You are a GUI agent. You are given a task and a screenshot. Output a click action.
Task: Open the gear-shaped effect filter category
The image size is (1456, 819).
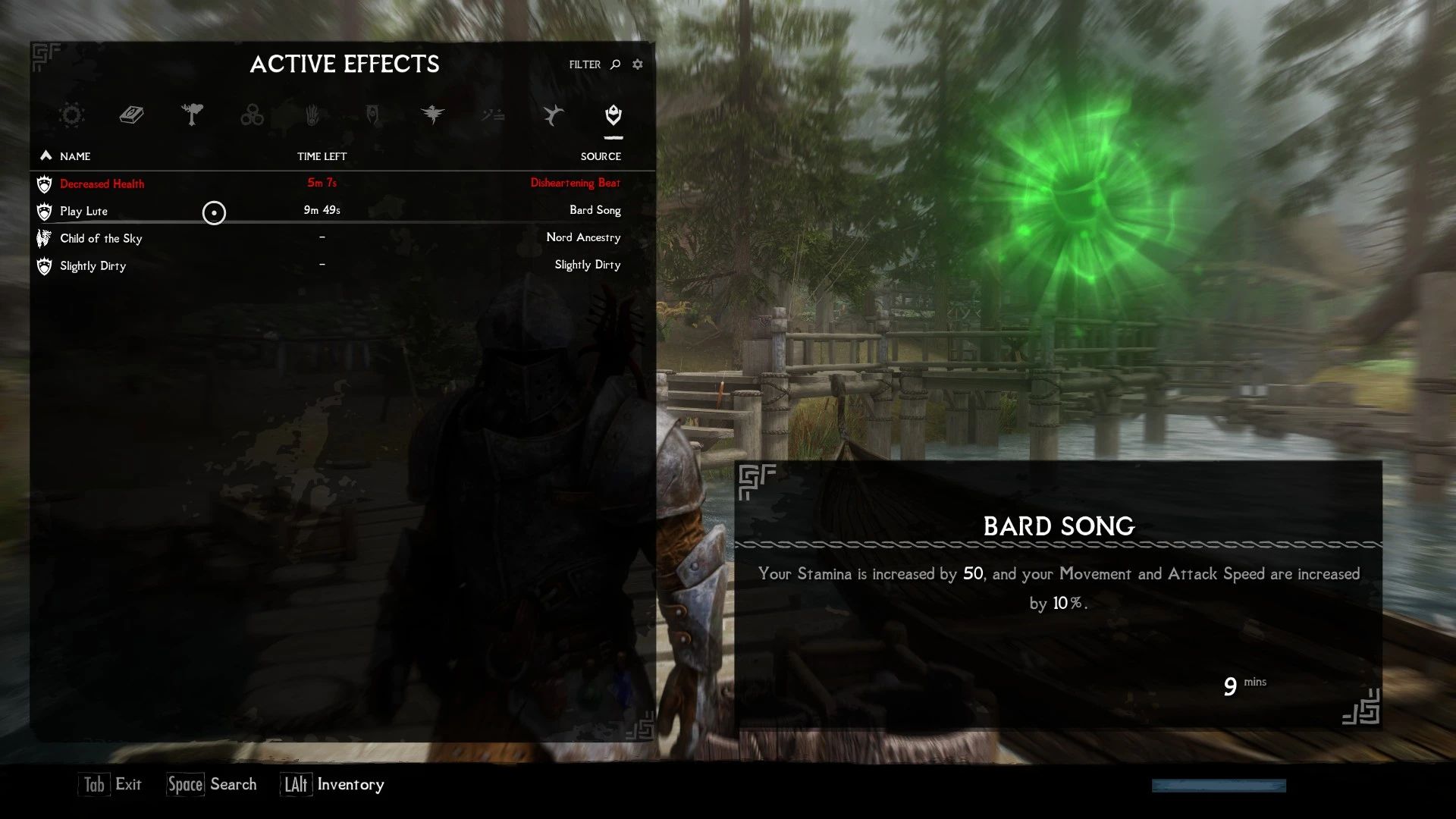[72, 115]
